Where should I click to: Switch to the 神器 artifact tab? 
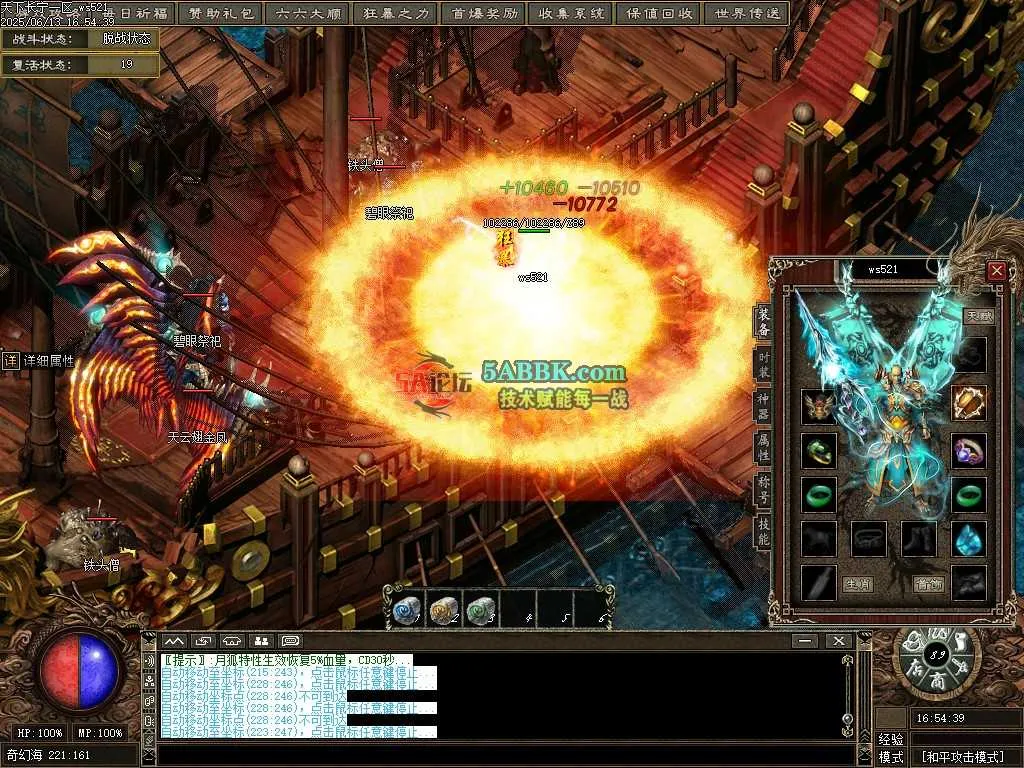[764, 410]
